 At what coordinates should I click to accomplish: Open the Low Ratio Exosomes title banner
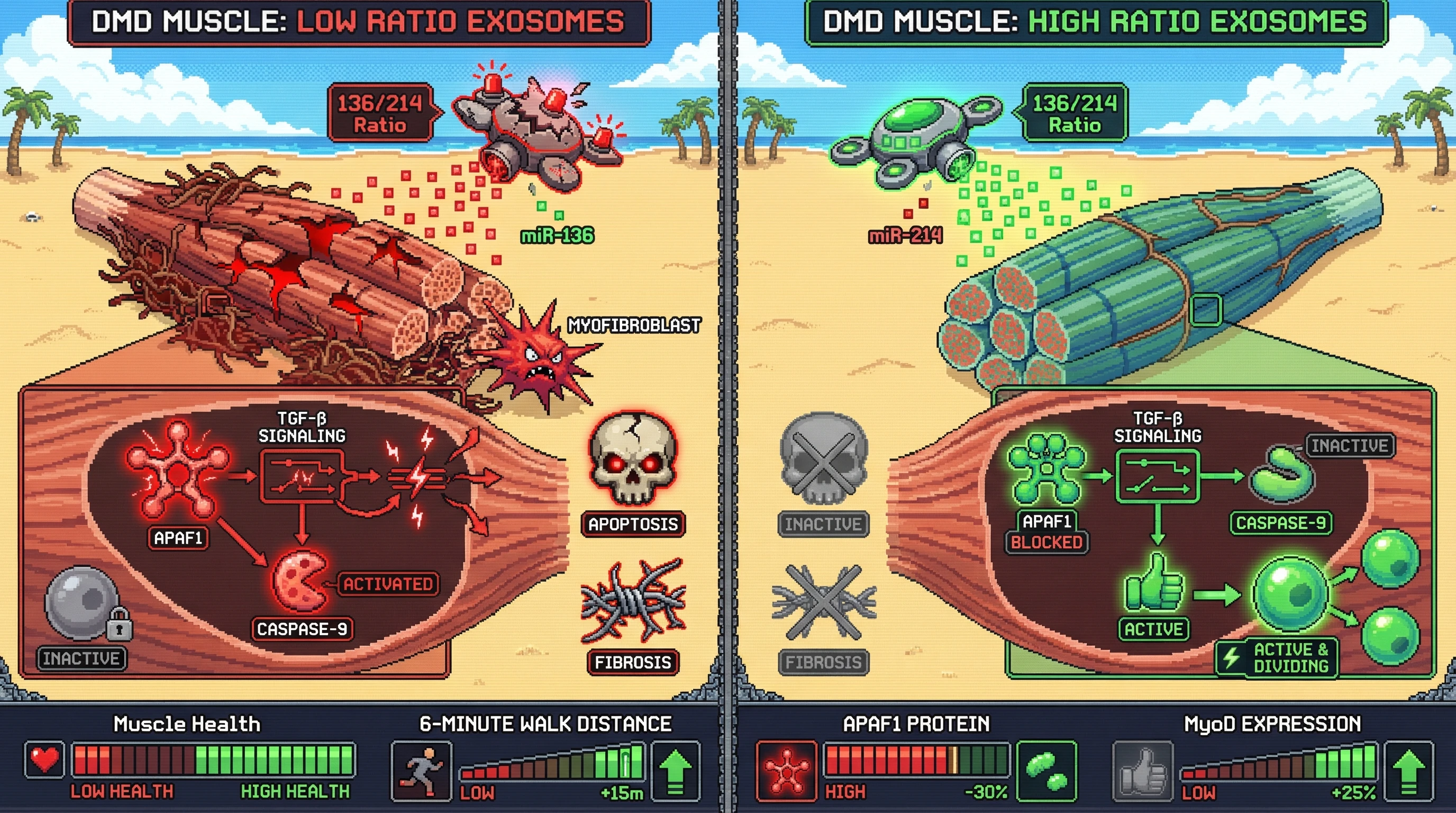coord(358,22)
